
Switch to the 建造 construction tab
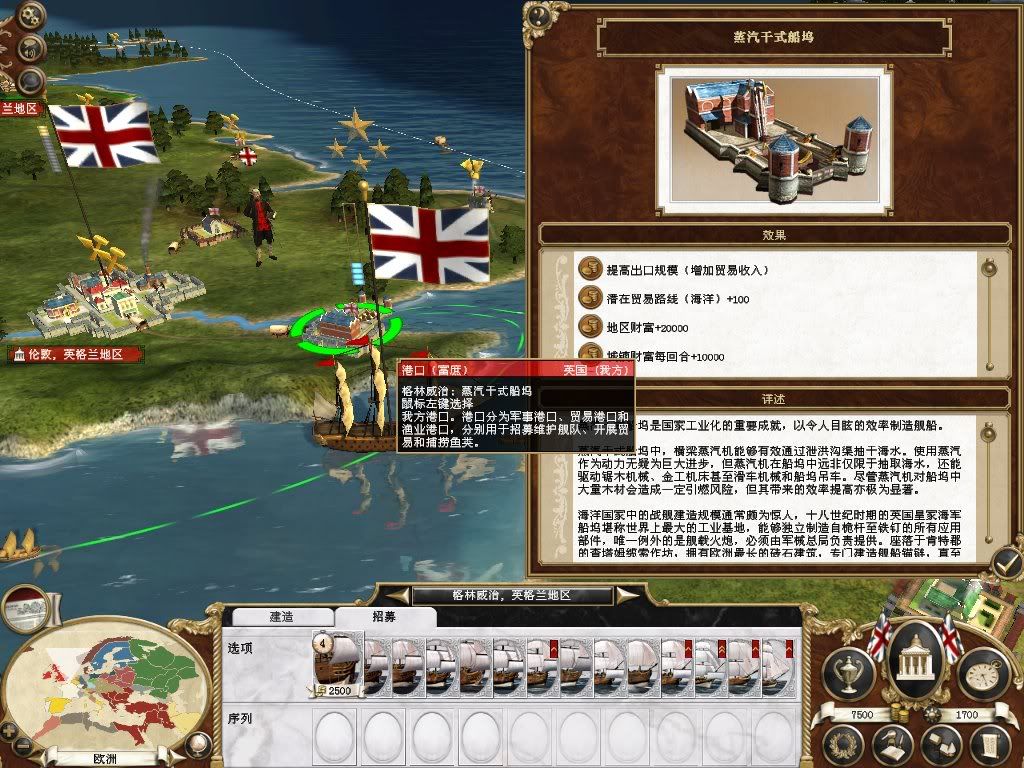pos(281,617)
